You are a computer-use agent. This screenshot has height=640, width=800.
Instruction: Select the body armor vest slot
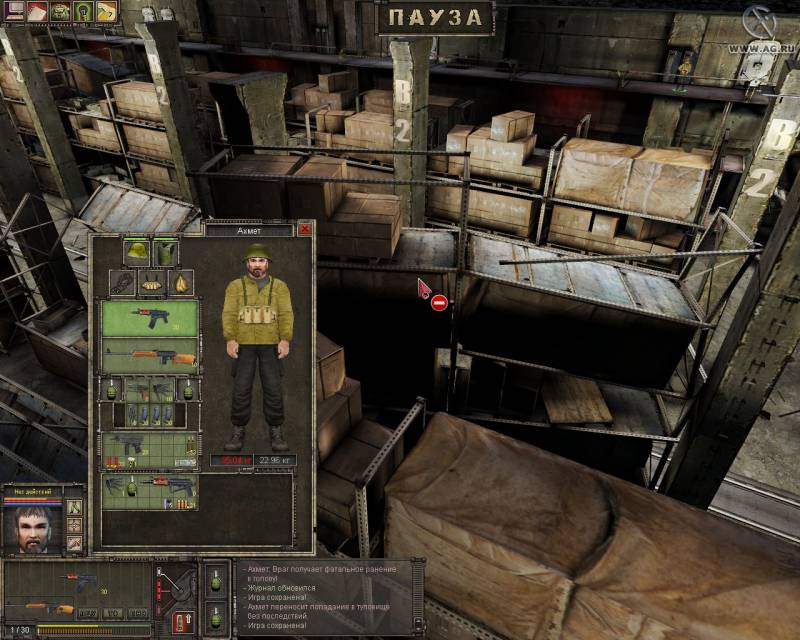[164, 252]
